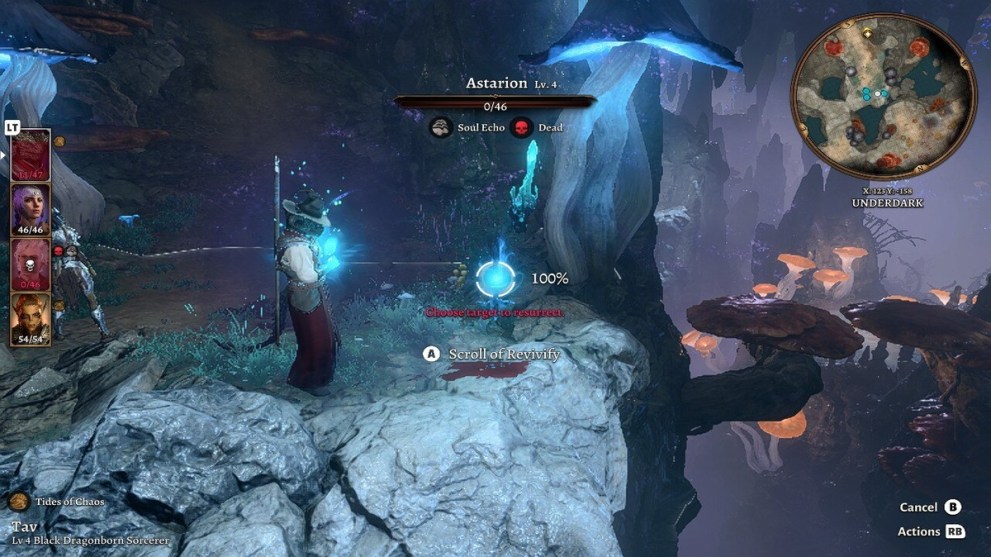
Task: Choose the dead Astarion portrait with skull
Action: coord(30,262)
